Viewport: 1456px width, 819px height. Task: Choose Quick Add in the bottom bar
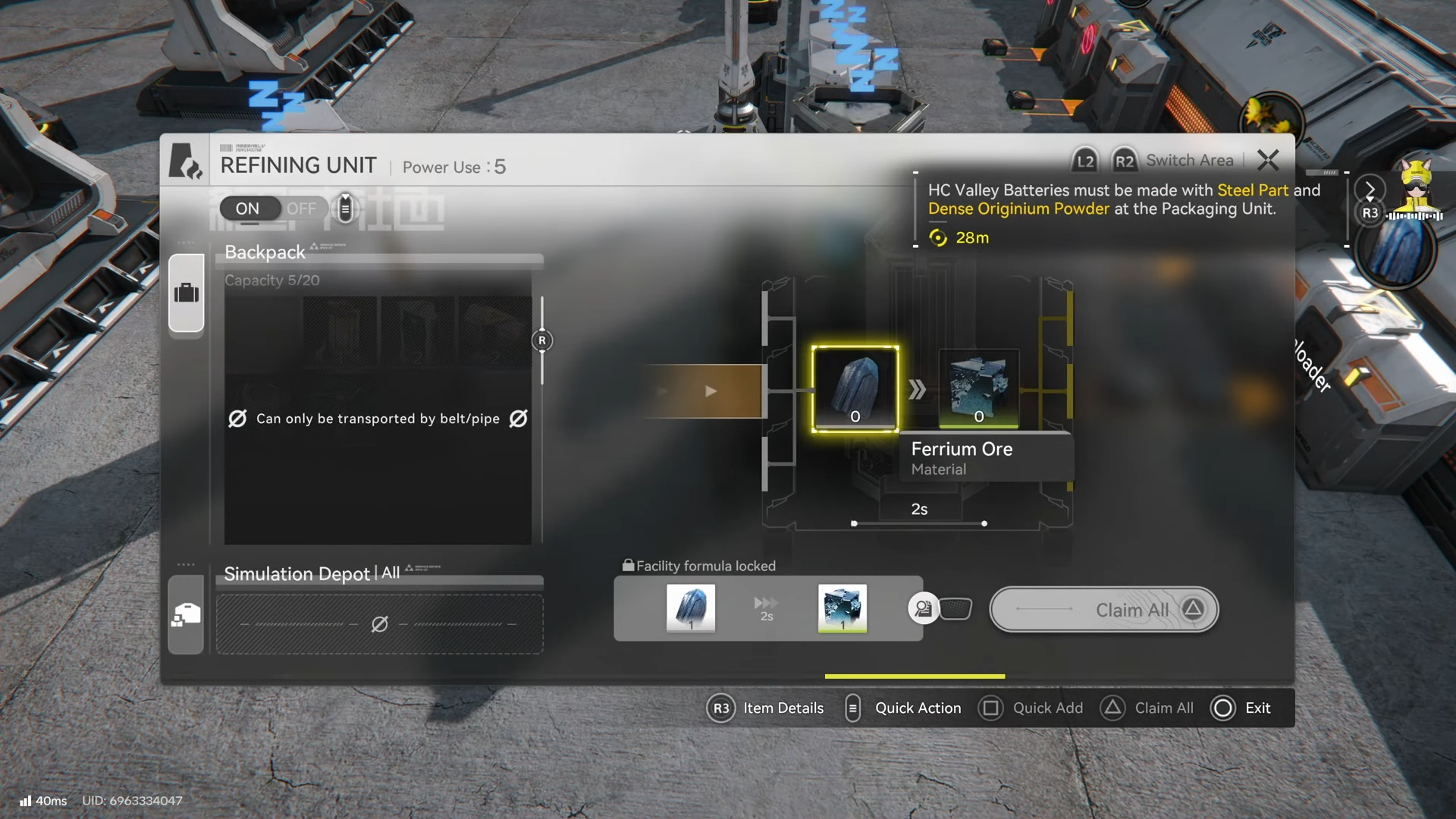[1047, 708]
